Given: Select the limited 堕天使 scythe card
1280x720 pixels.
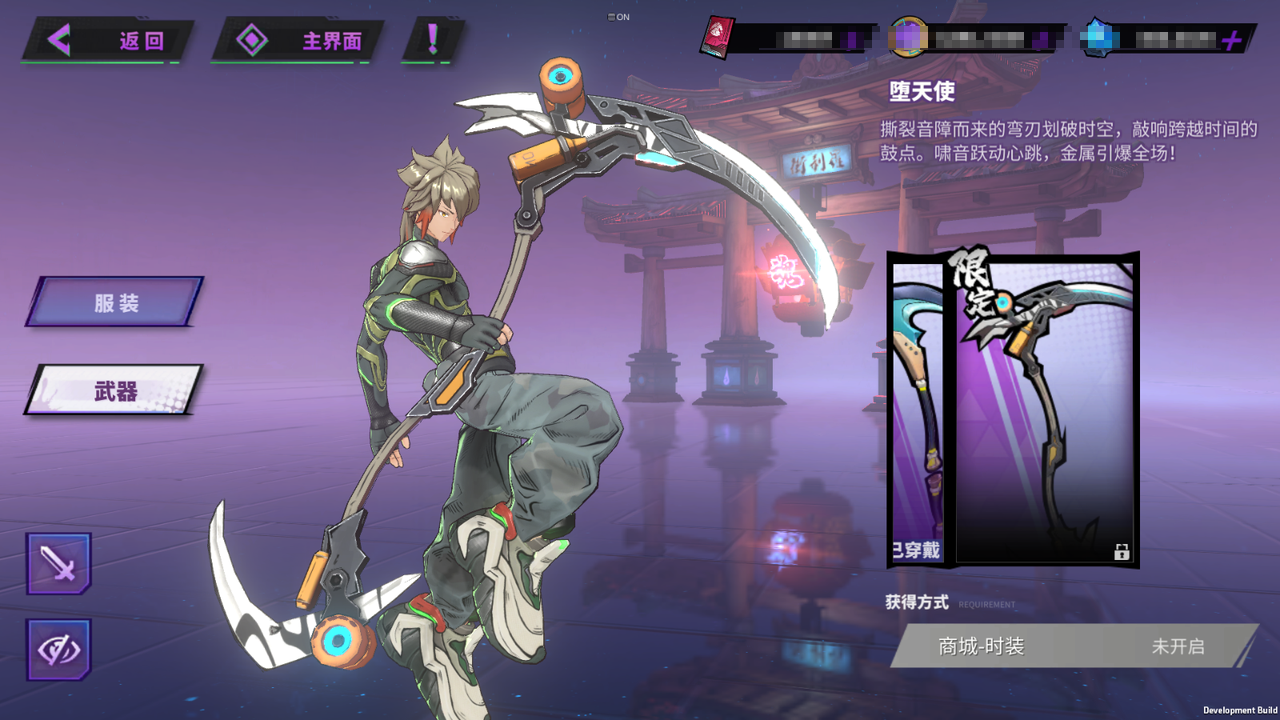Looking at the screenshot, I should coord(1045,410).
